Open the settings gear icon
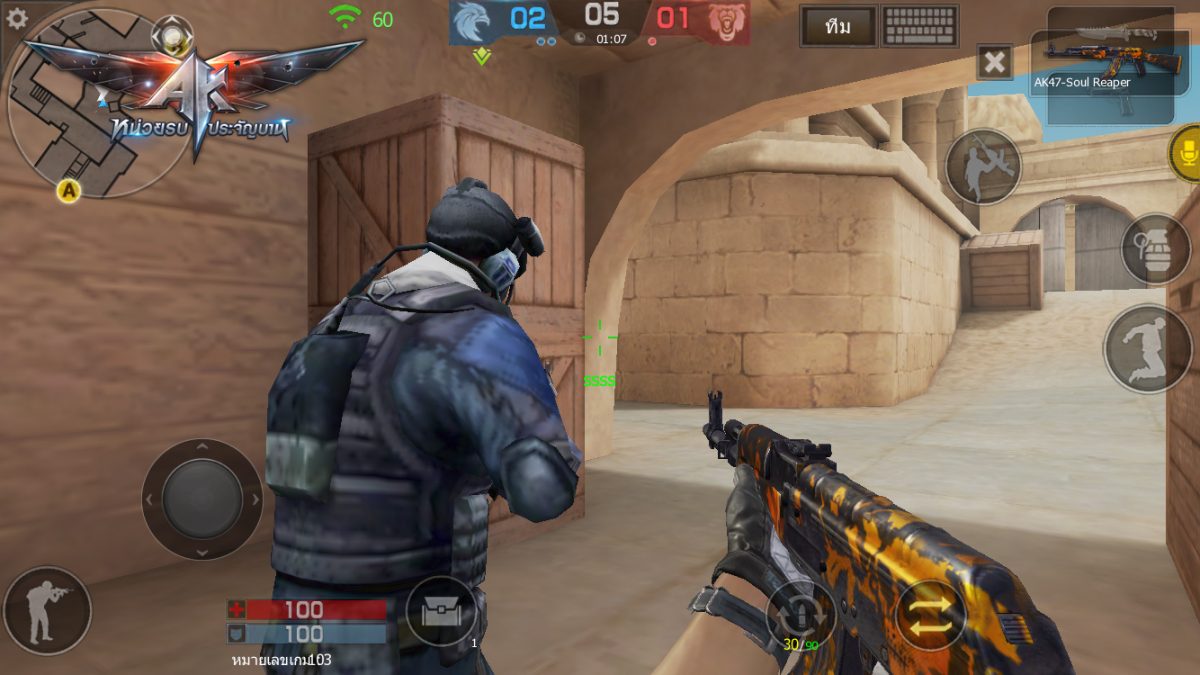The width and height of the screenshot is (1200, 675). point(17,18)
